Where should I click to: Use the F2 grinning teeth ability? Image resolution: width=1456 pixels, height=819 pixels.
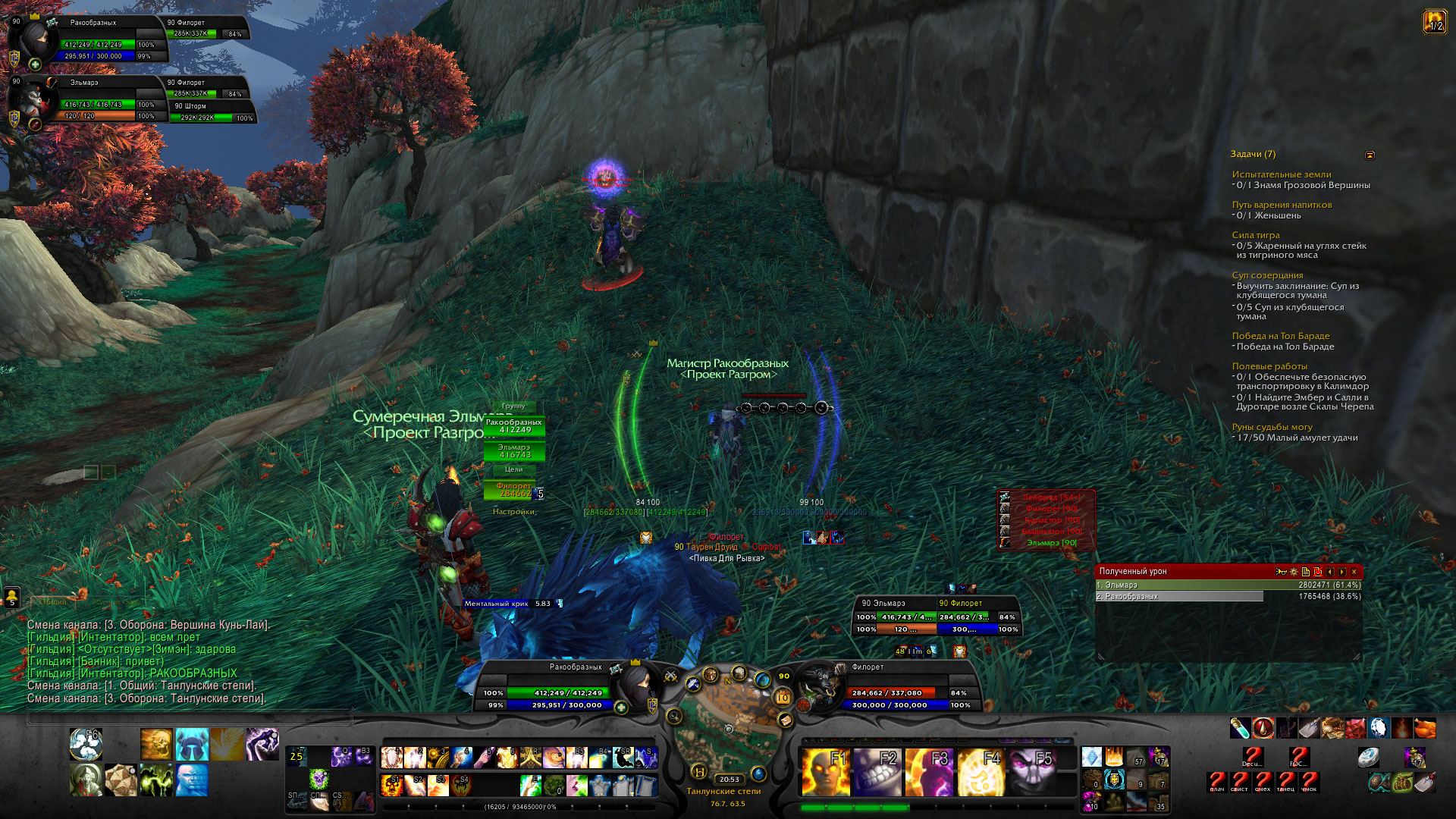(877, 771)
